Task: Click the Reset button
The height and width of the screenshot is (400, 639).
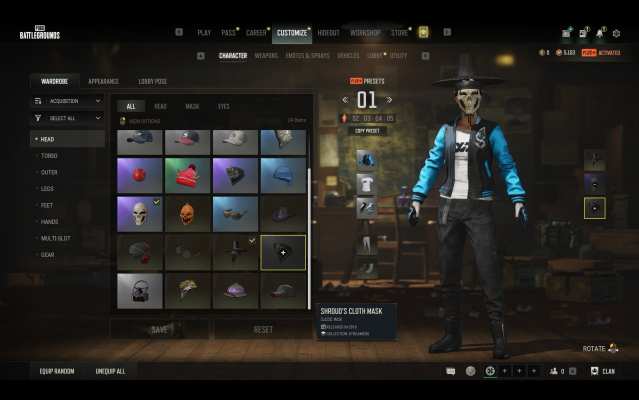Action: (x=263, y=329)
